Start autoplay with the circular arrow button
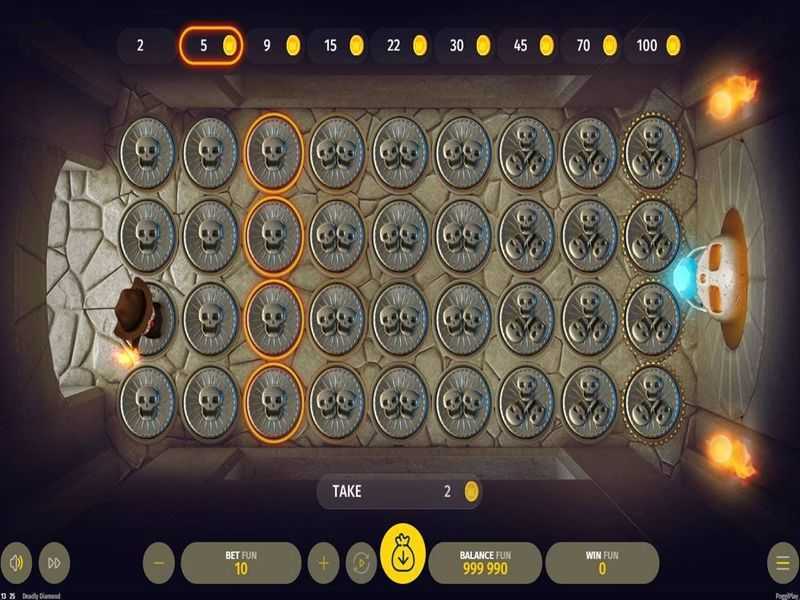 click(360, 563)
